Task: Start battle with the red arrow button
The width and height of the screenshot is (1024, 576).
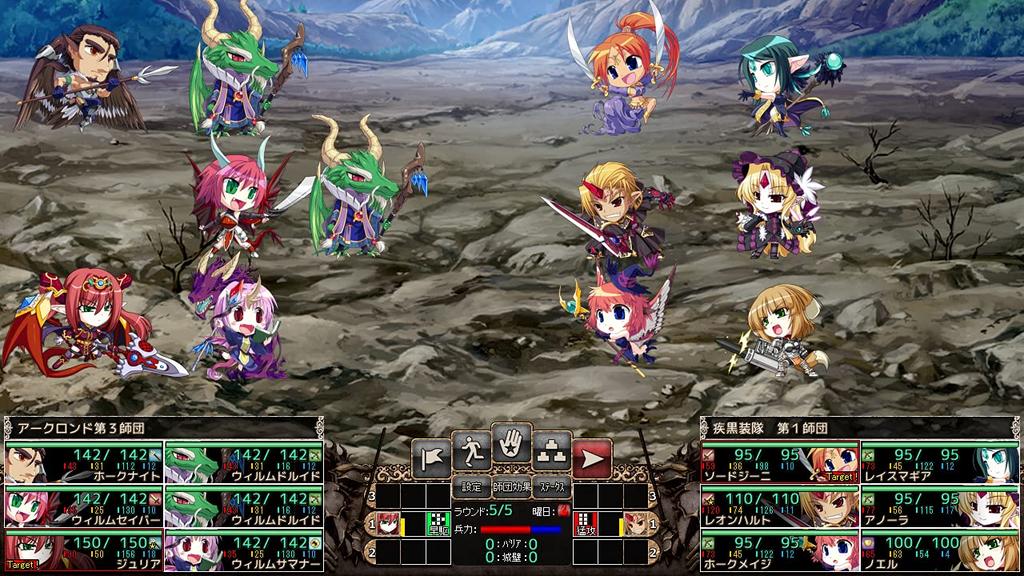Action: coord(592,457)
